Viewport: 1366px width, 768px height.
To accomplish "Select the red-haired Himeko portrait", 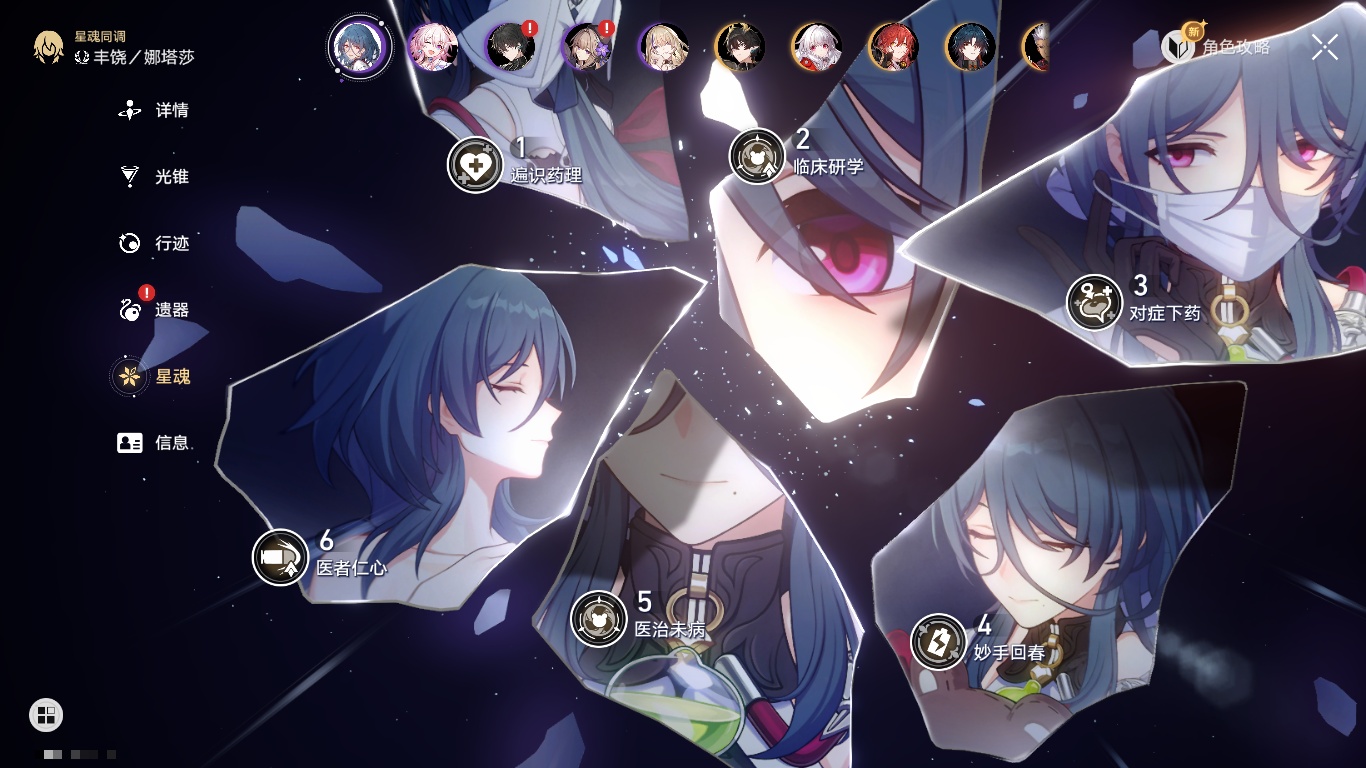I will point(893,47).
